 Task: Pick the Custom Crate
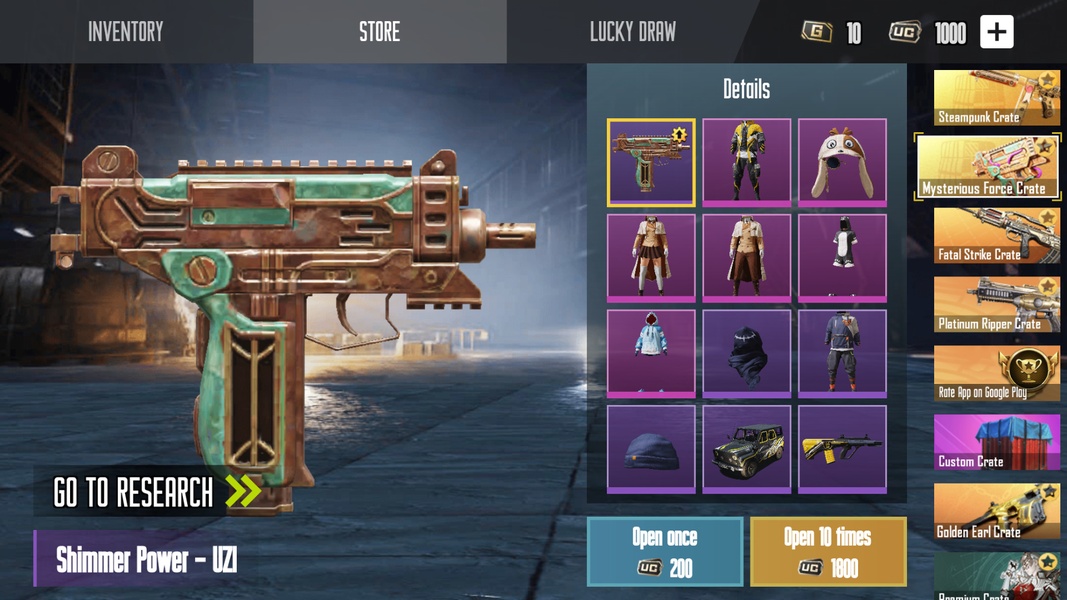coord(996,443)
